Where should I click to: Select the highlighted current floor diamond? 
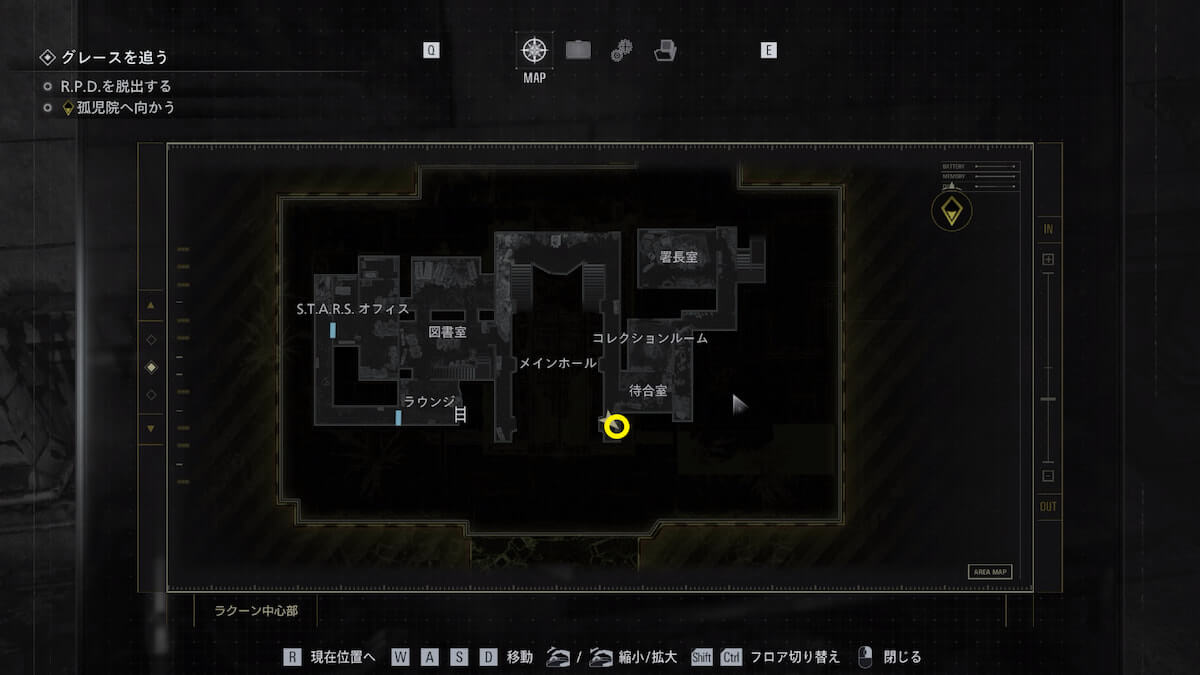click(x=151, y=367)
